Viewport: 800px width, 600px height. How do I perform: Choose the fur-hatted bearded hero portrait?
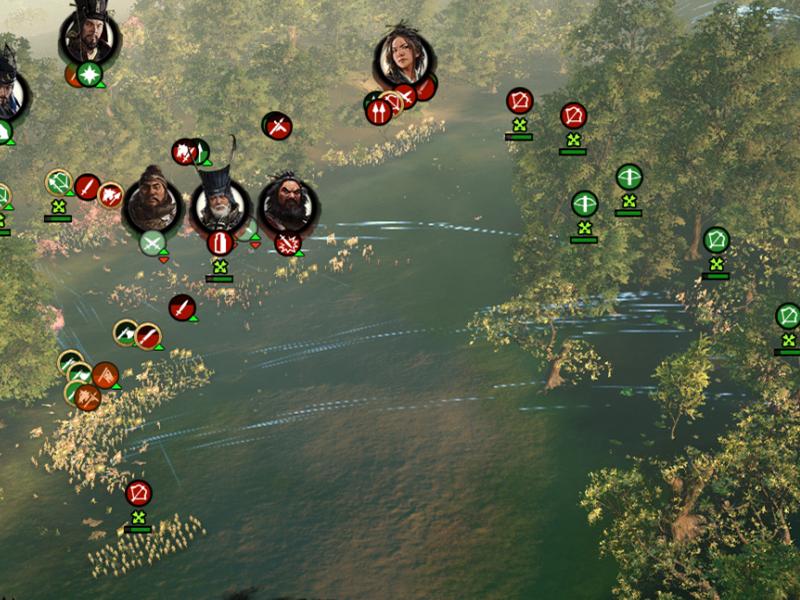pos(153,204)
